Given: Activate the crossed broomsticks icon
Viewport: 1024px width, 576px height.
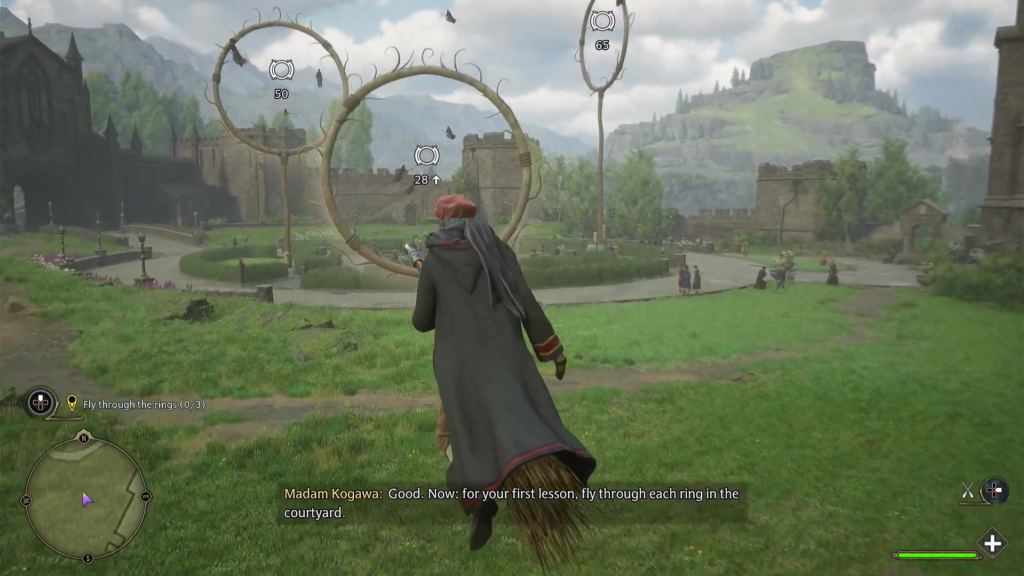Looking at the screenshot, I should [x=967, y=490].
